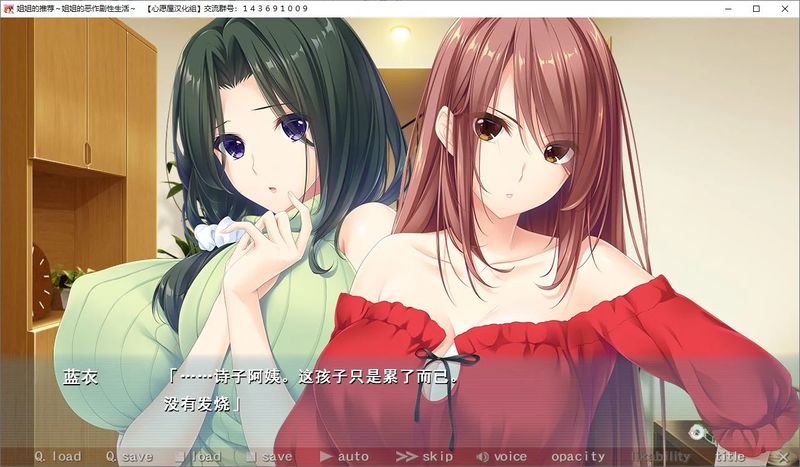
Task: Toggle auto mode for dialogue
Action: coord(344,457)
